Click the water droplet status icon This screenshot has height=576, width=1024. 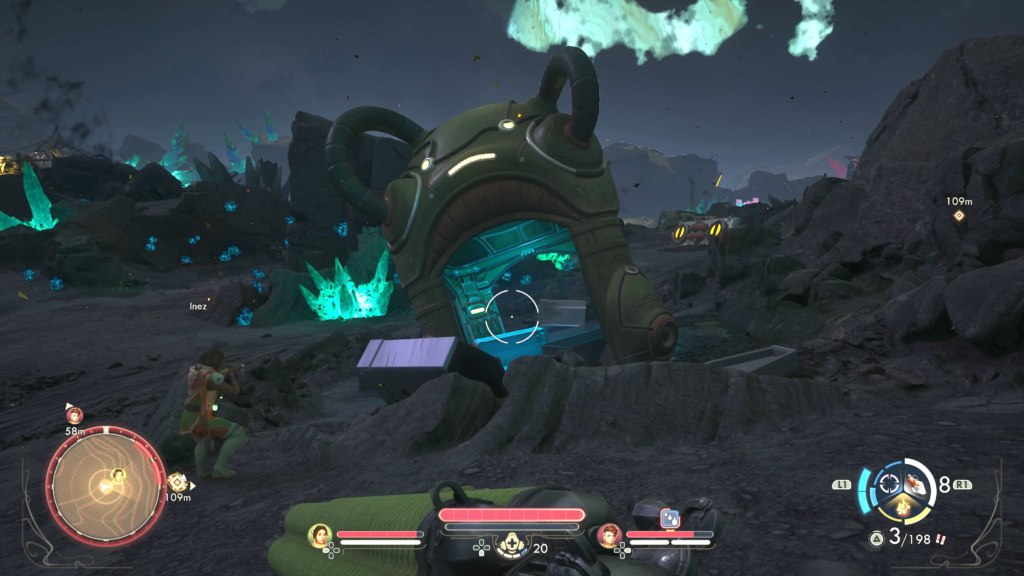point(670,518)
